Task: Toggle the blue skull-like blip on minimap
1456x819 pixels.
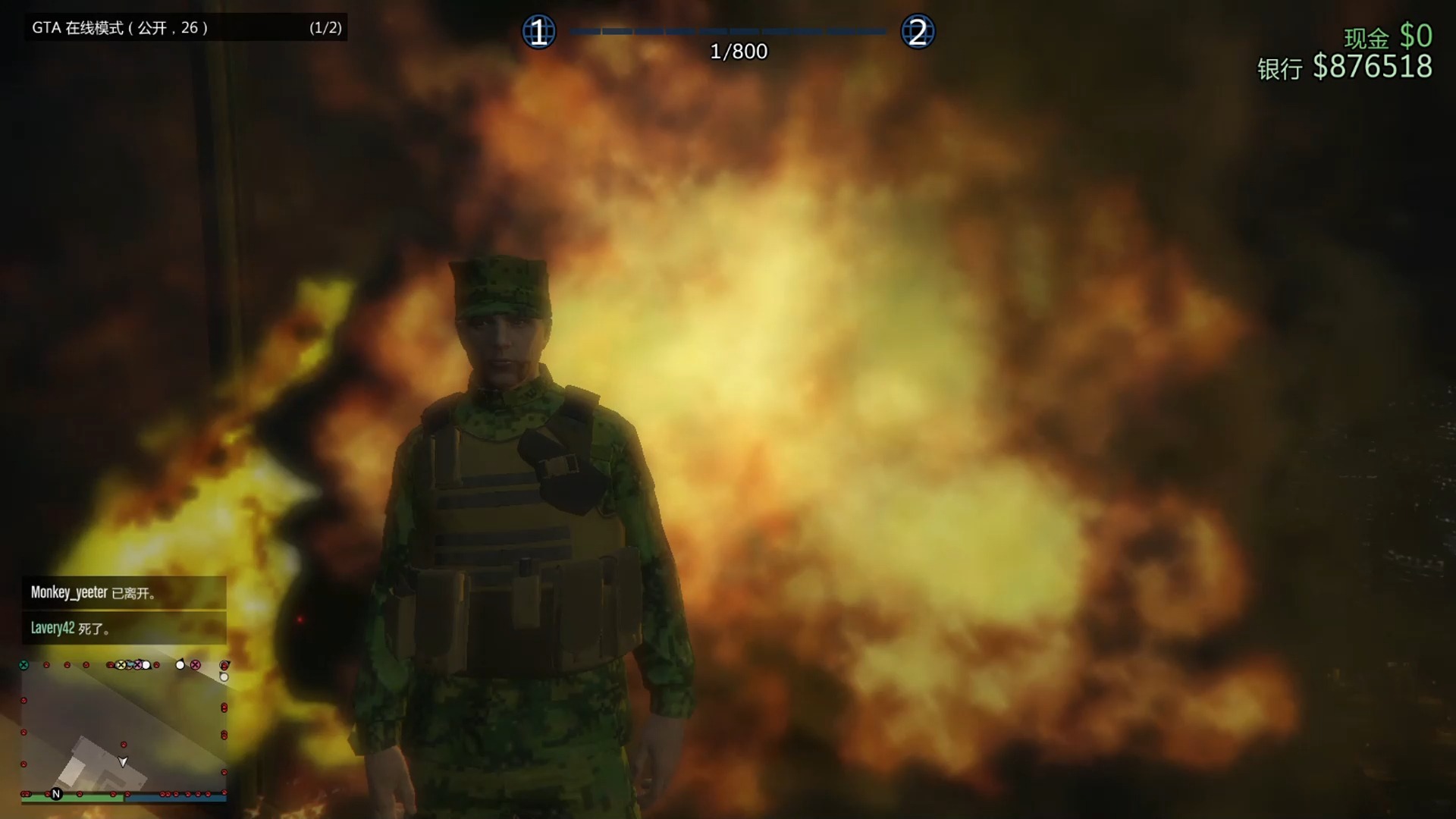Action: 130,665
